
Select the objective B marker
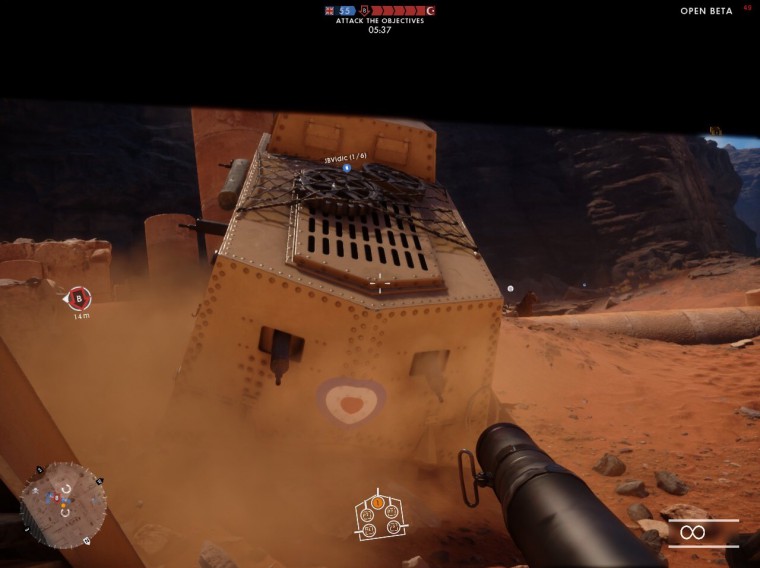point(79,298)
